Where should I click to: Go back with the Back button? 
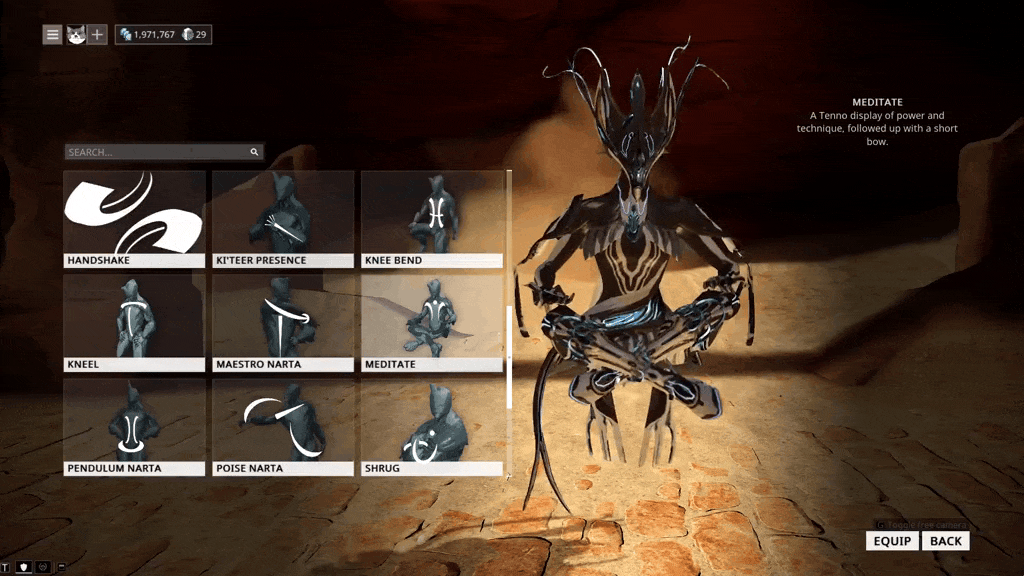tap(945, 541)
